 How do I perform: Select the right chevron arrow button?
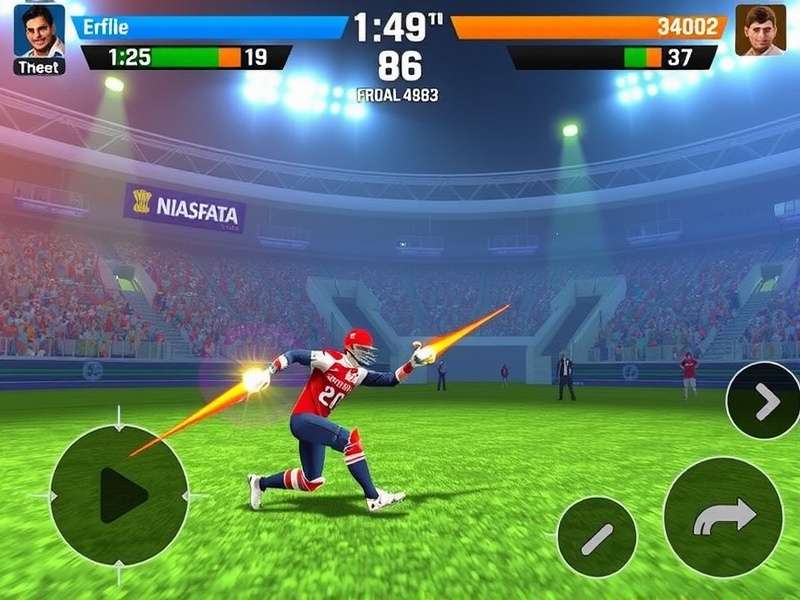[x=765, y=401]
